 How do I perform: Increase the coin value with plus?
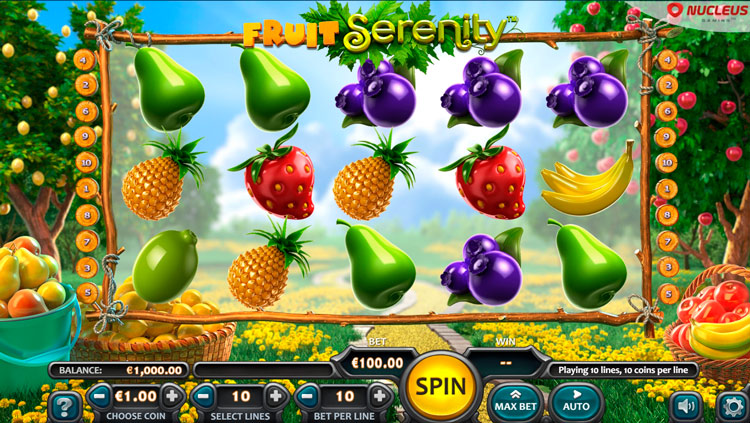[x=172, y=395]
